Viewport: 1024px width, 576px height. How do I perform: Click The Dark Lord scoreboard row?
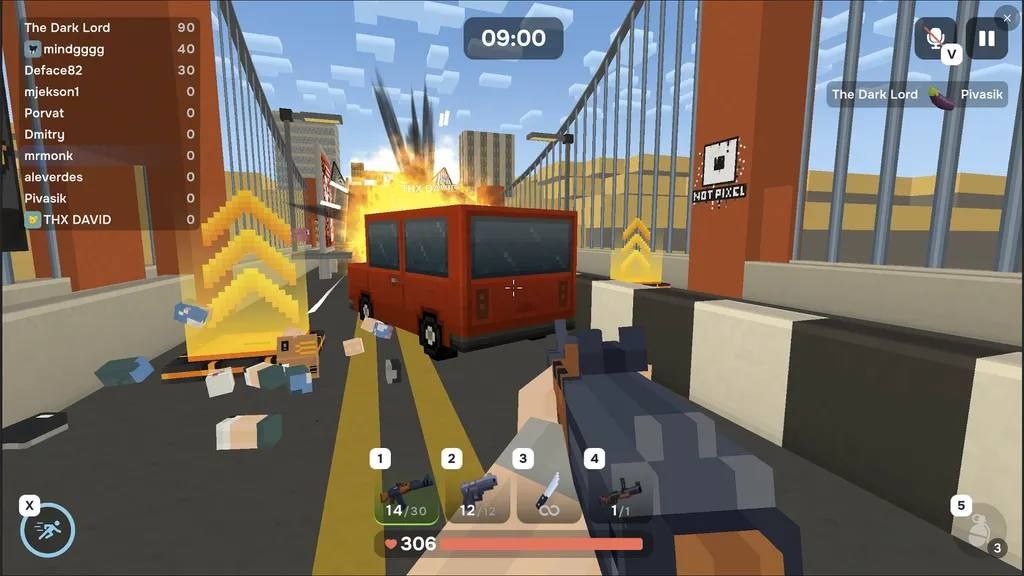tap(110, 27)
